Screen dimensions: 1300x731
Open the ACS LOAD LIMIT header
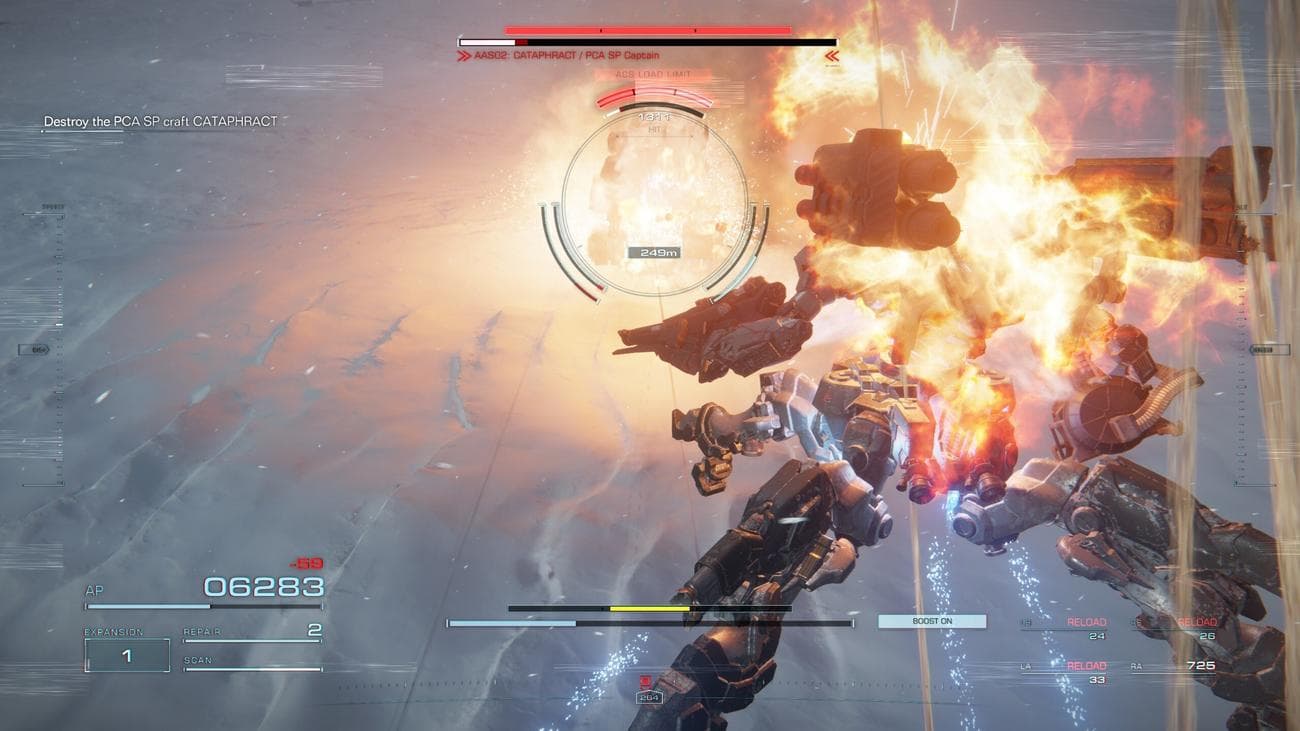click(655, 75)
